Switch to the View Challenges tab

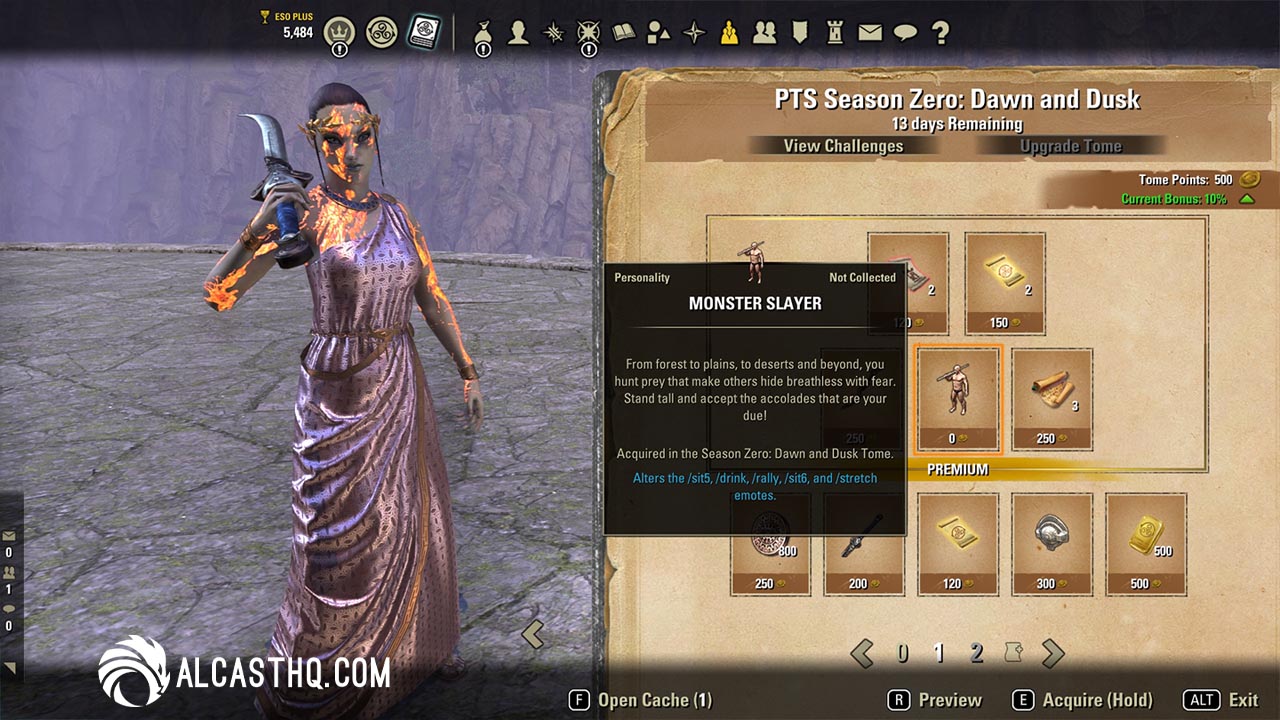pyautogui.click(x=843, y=146)
